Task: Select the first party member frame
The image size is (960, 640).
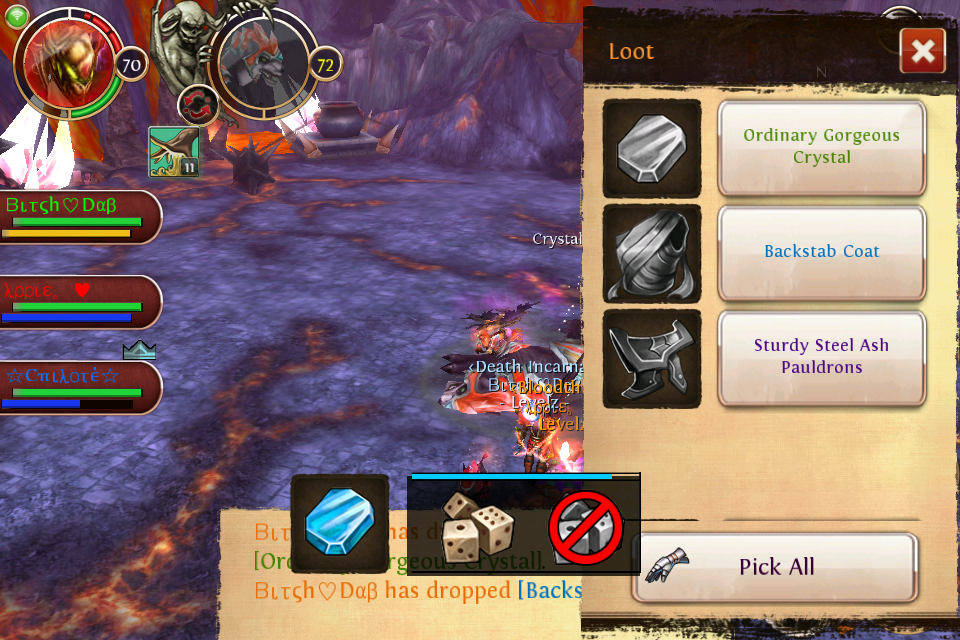Action: (78, 216)
